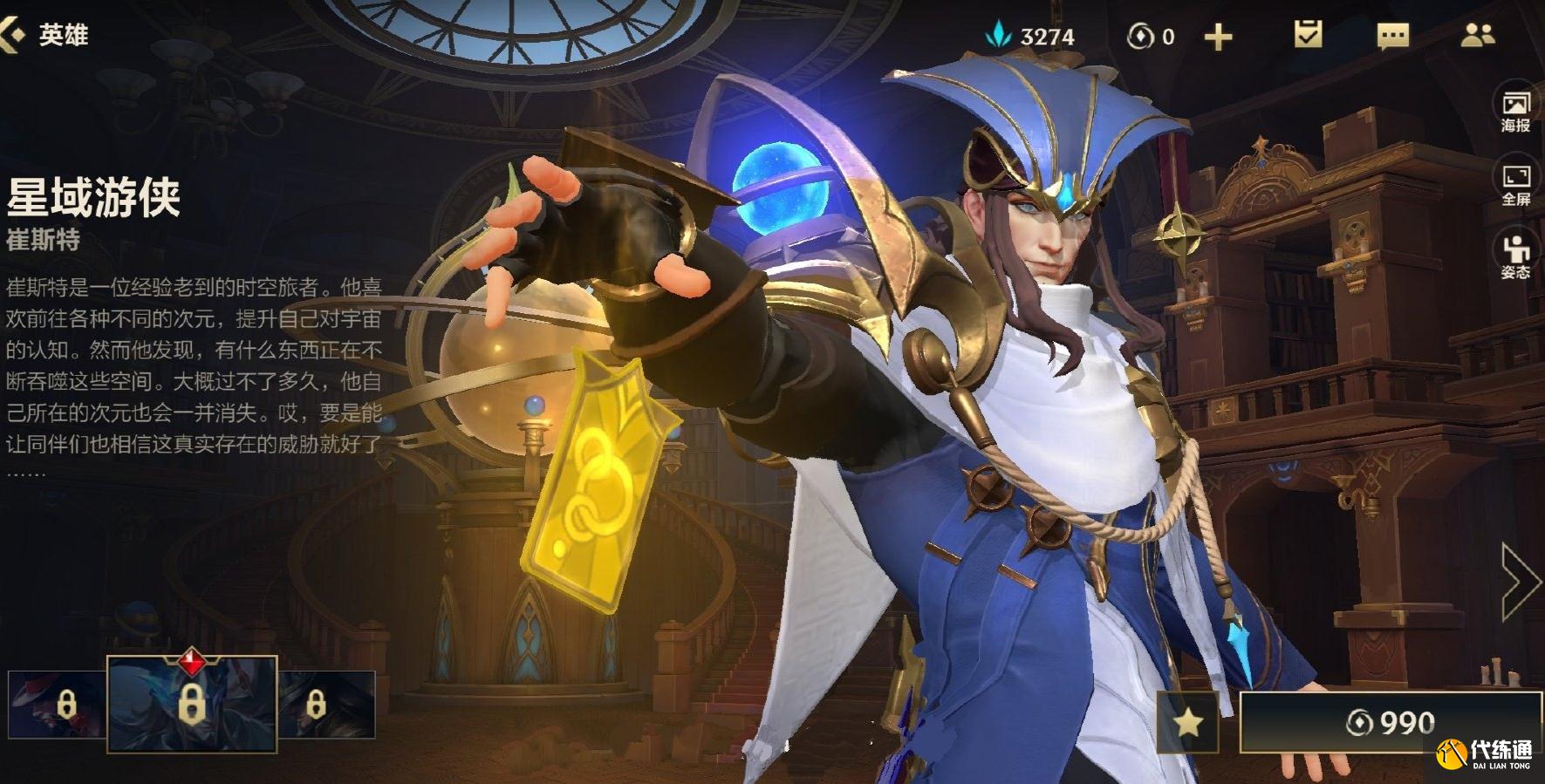The image size is (1545, 784).
Task: Select the third locked skin thumbnail
Action: pos(327,704)
